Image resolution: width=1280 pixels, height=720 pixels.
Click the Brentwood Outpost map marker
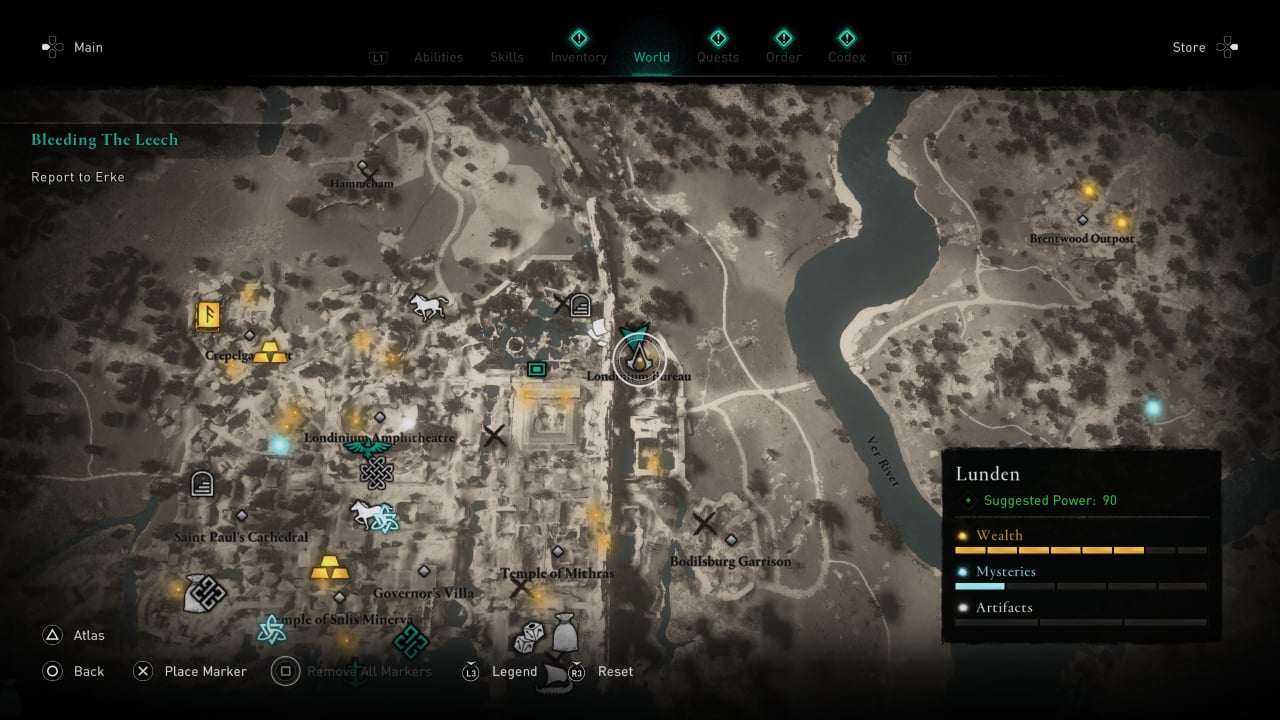pyautogui.click(x=1082, y=219)
